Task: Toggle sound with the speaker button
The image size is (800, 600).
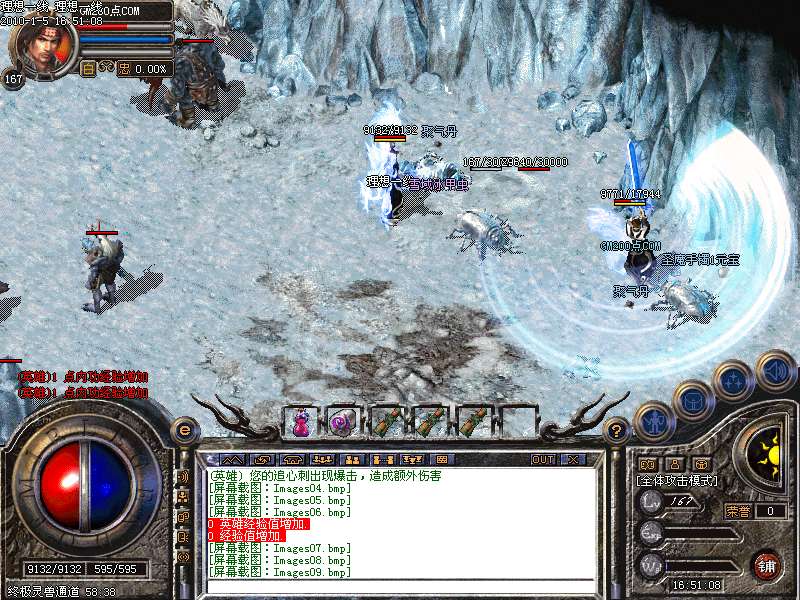Action: [775, 370]
